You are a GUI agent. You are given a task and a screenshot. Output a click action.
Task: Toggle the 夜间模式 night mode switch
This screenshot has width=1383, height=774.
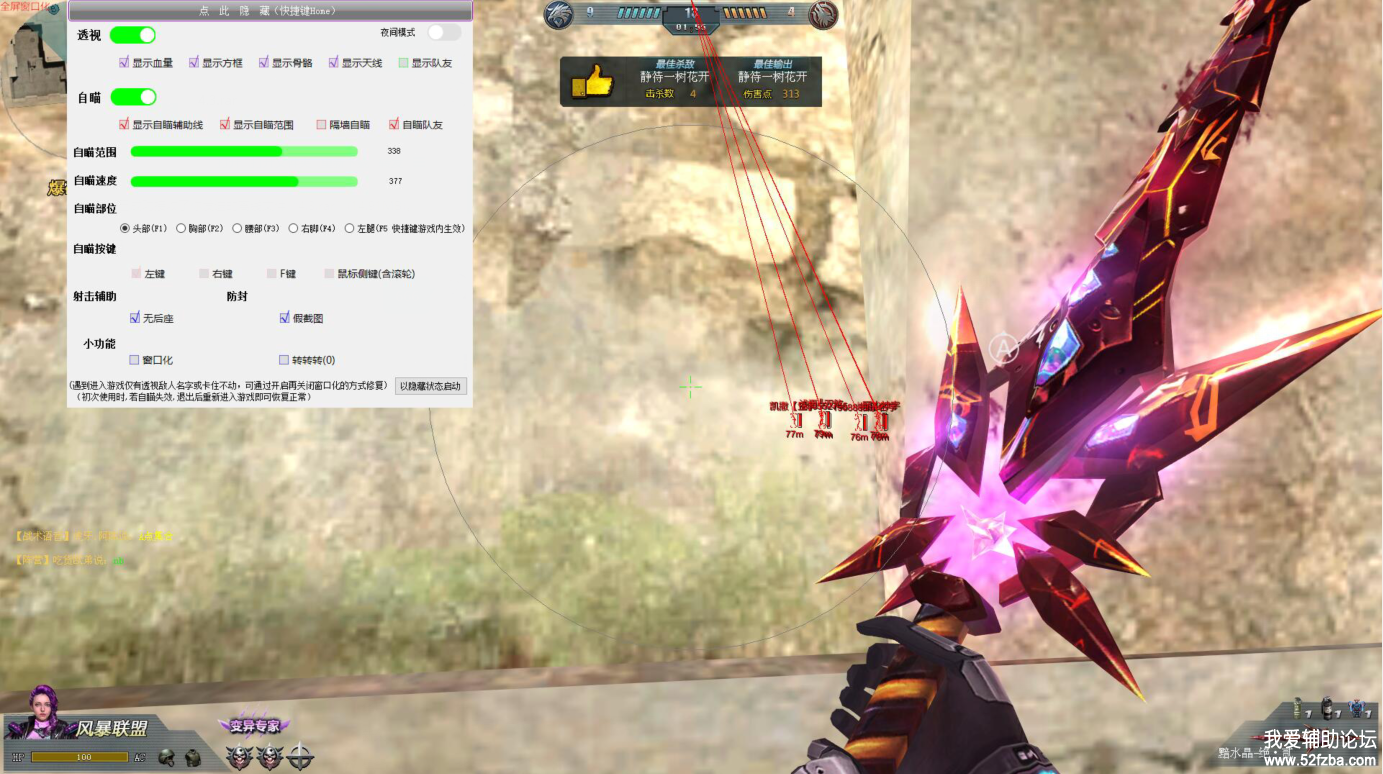(444, 33)
